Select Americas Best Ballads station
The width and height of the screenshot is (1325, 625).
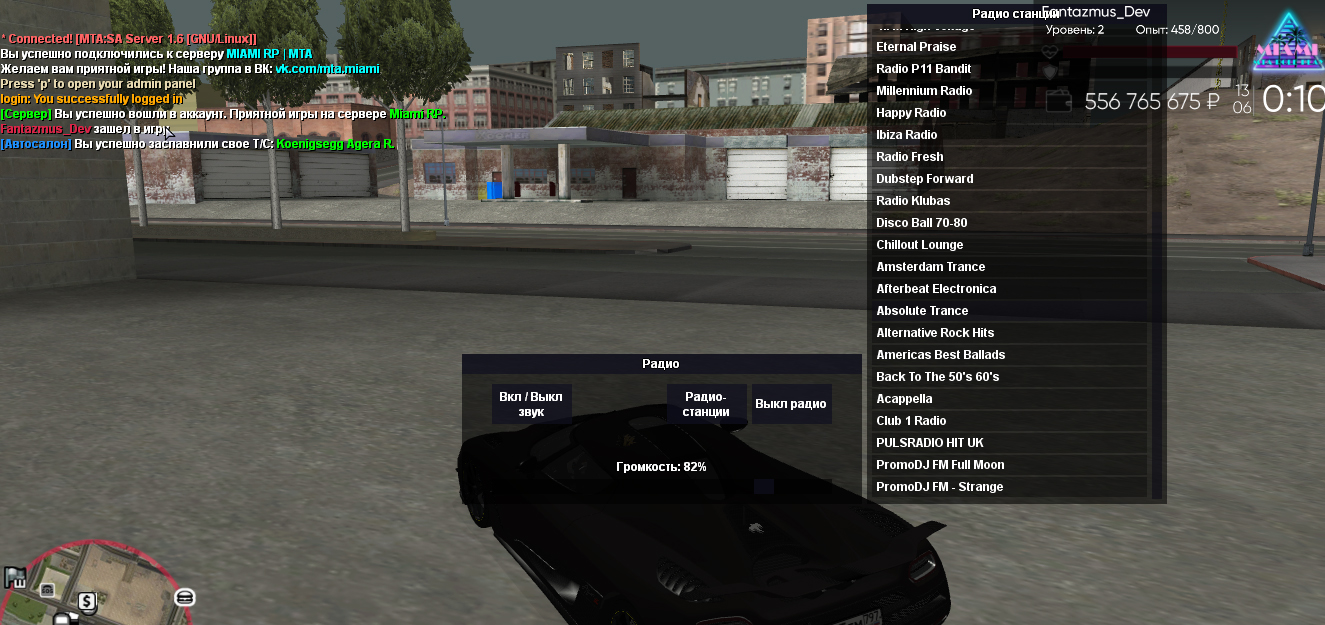tap(1010, 355)
